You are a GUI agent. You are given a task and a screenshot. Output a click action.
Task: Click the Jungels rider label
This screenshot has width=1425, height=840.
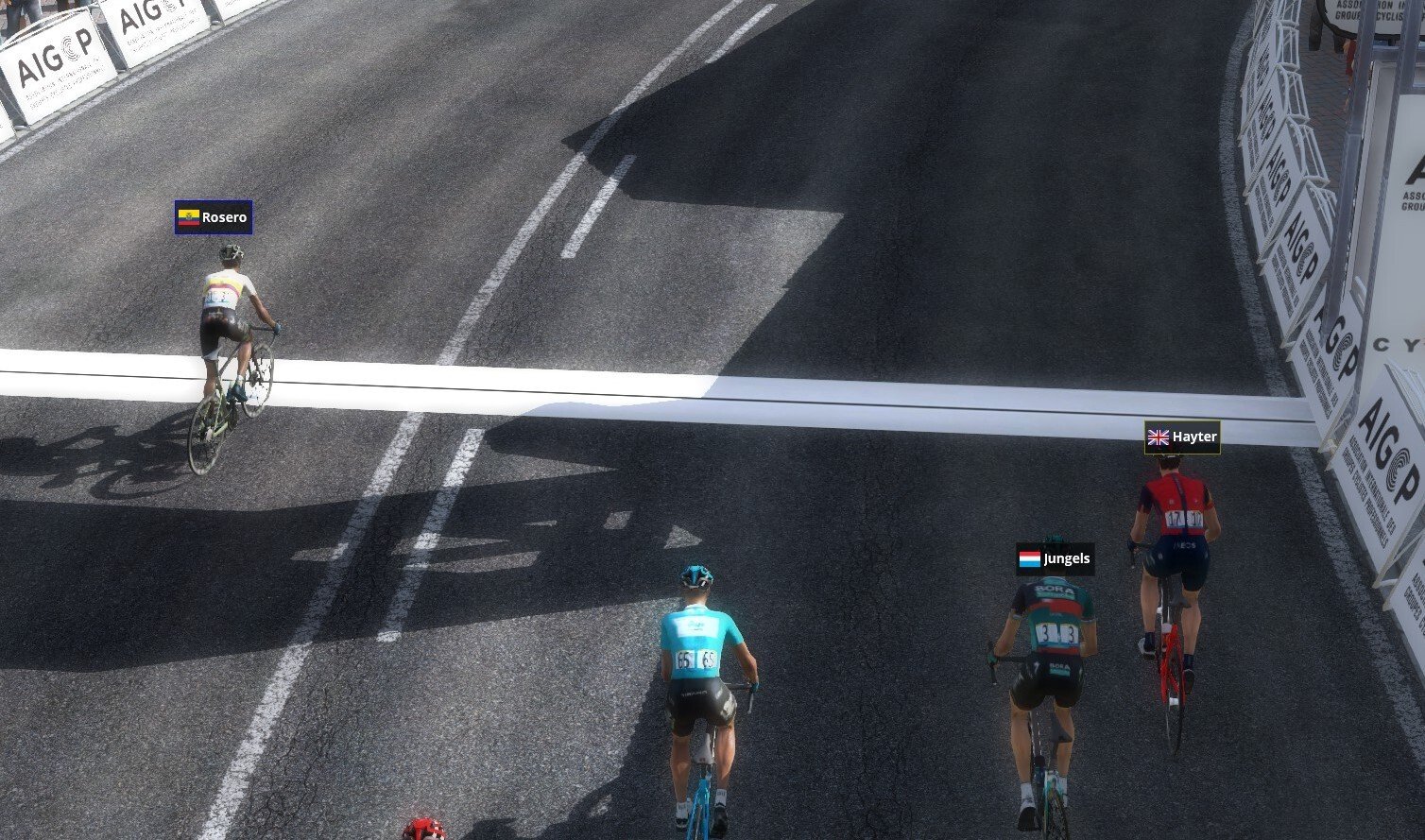pos(1055,558)
